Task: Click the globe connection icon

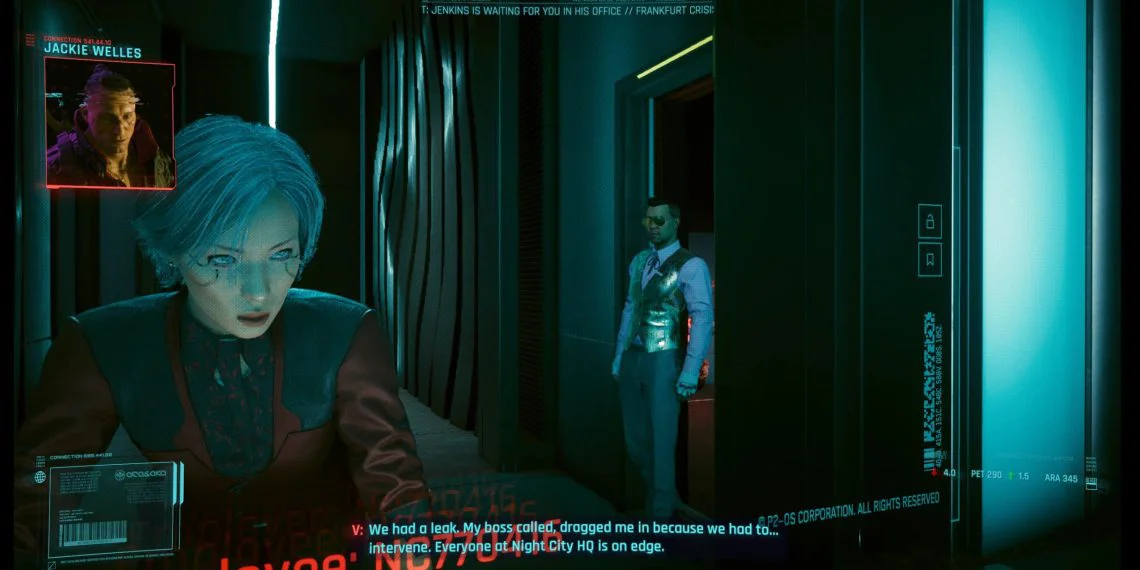Action: pyautogui.click(x=40, y=477)
